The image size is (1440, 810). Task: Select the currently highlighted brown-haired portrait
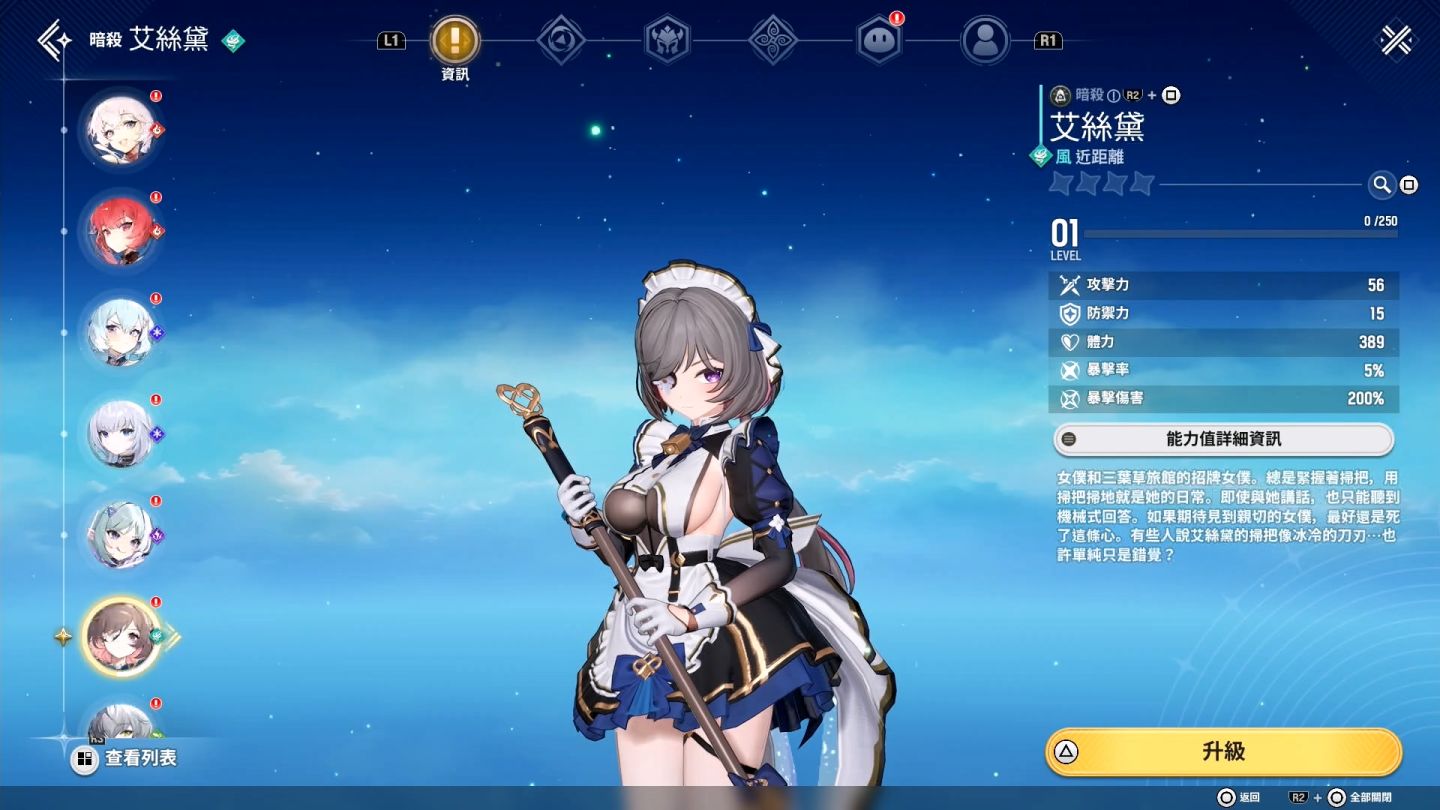121,636
